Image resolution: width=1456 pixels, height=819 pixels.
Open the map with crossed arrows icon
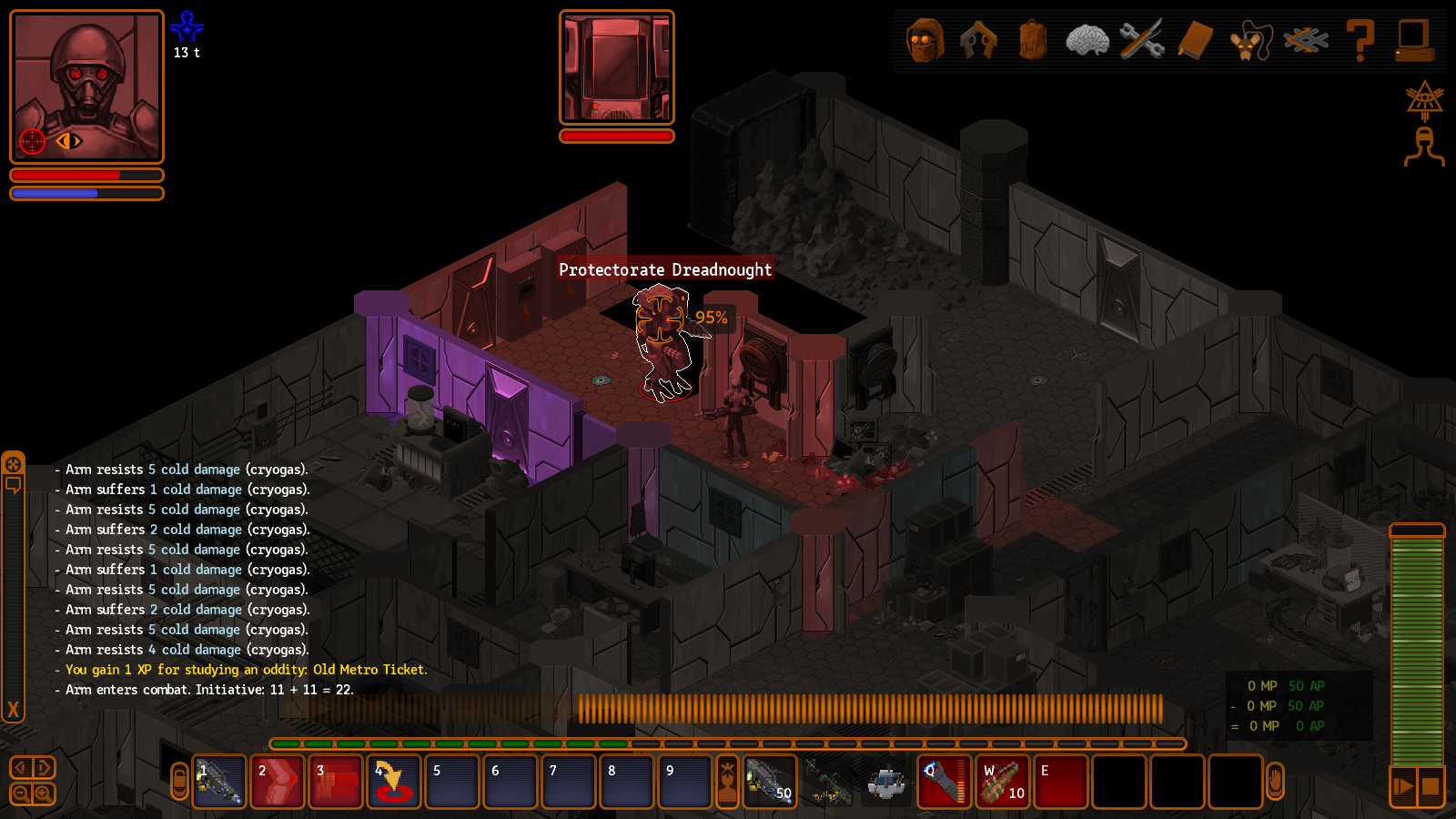coord(1306,40)
